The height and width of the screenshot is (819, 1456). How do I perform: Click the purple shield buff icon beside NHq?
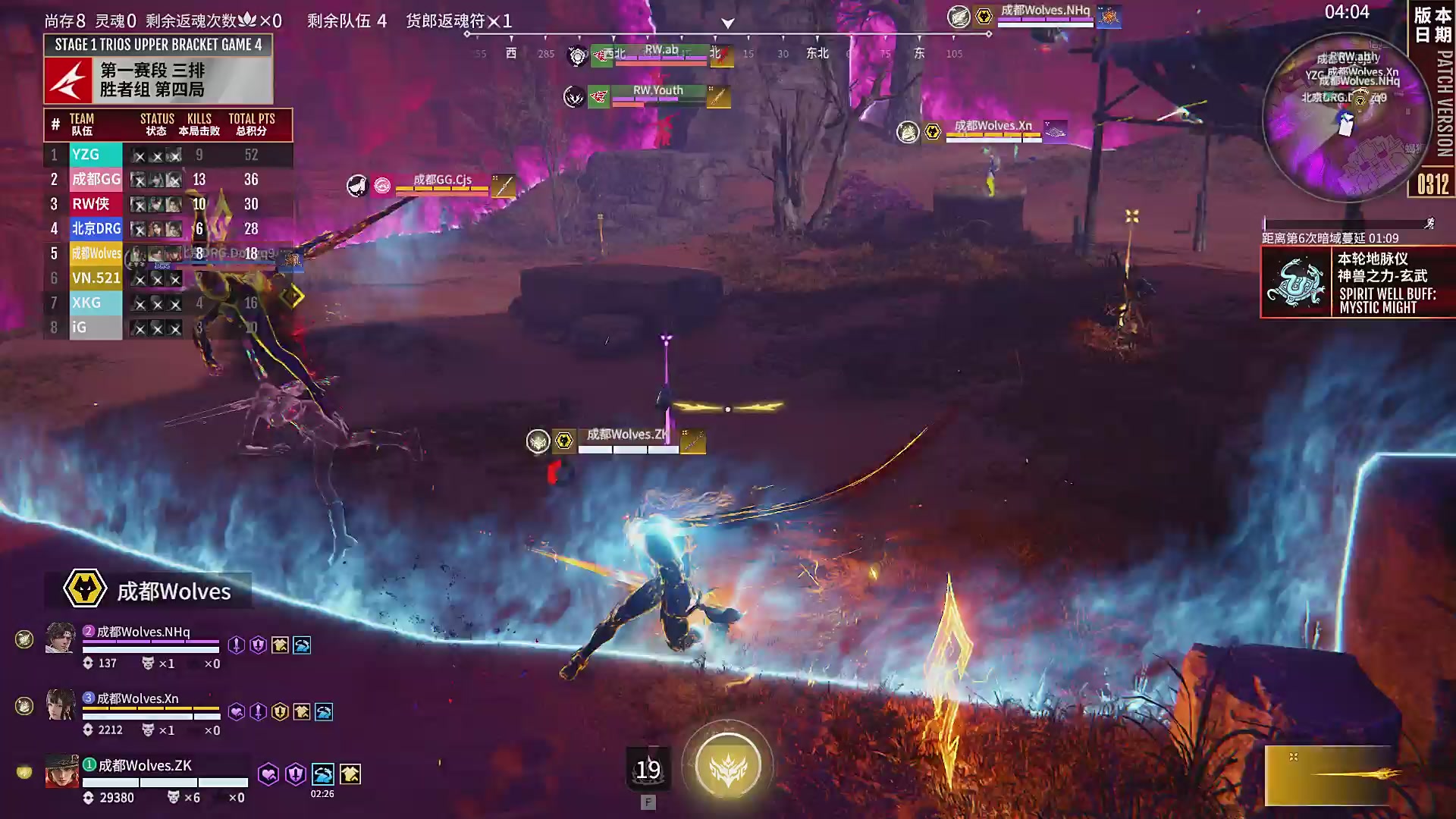258,646
